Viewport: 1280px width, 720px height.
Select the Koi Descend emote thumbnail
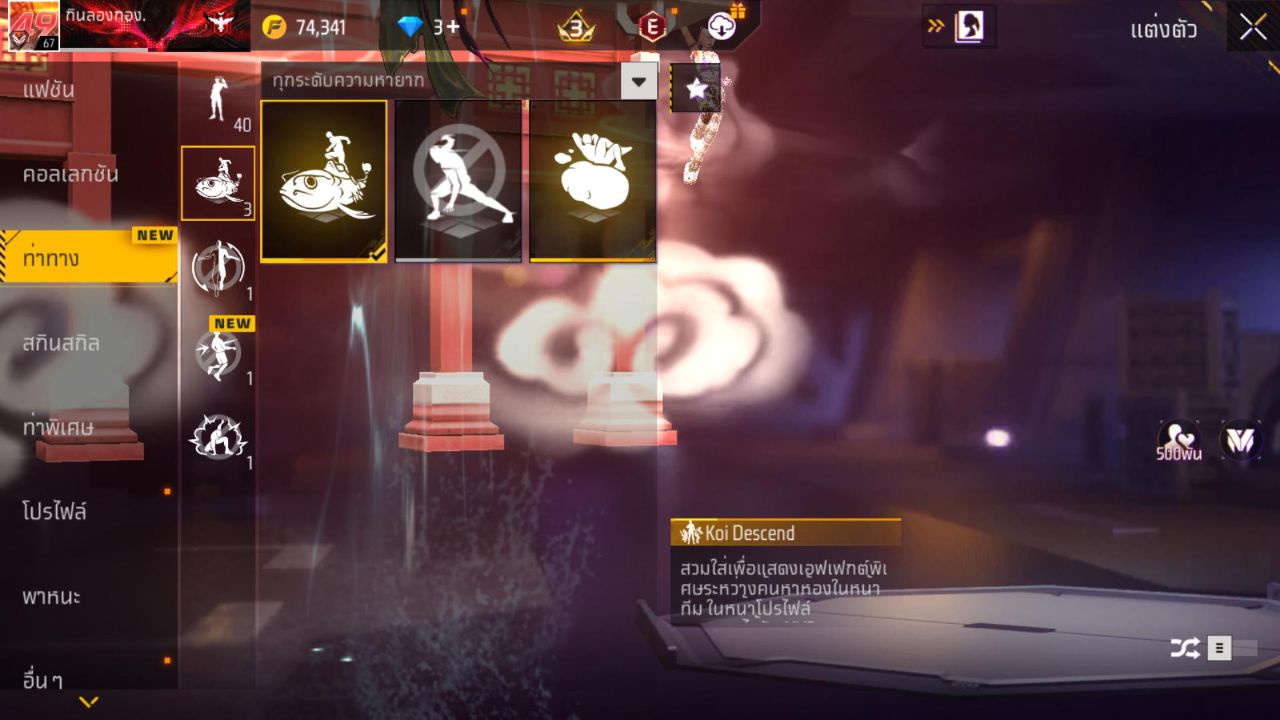tap(324, 180)
